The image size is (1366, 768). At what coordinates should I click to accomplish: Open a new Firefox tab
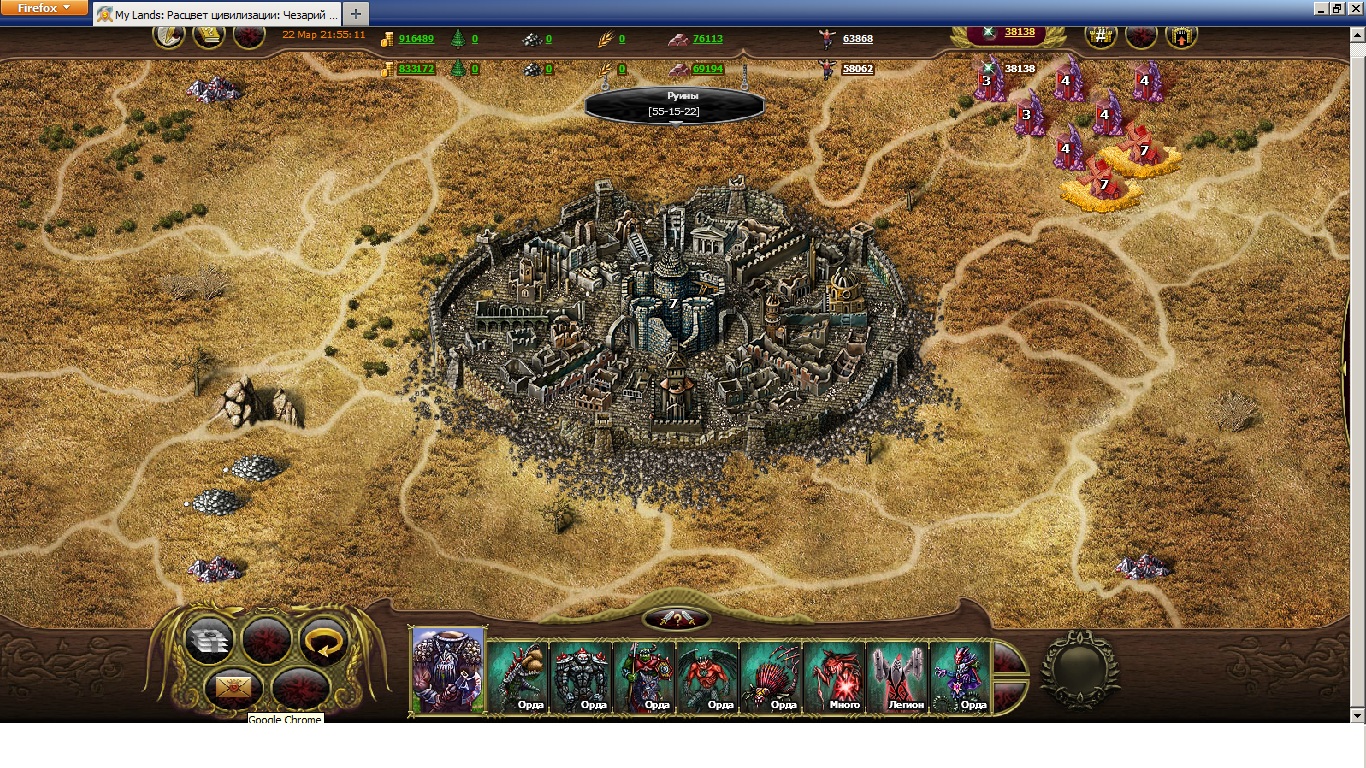coord(356,14)
